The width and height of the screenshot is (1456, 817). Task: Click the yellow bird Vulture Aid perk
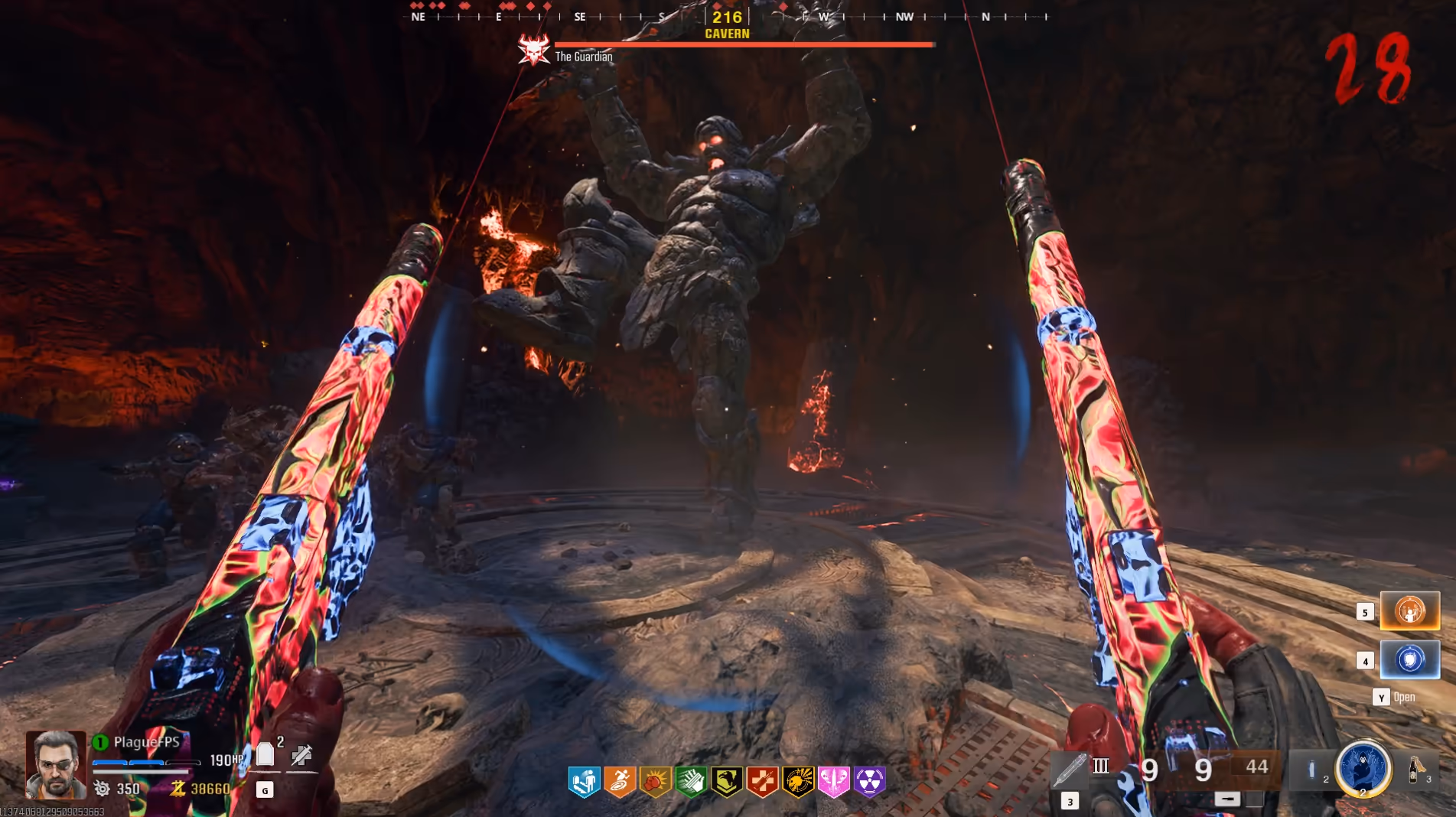pos(727,781)
